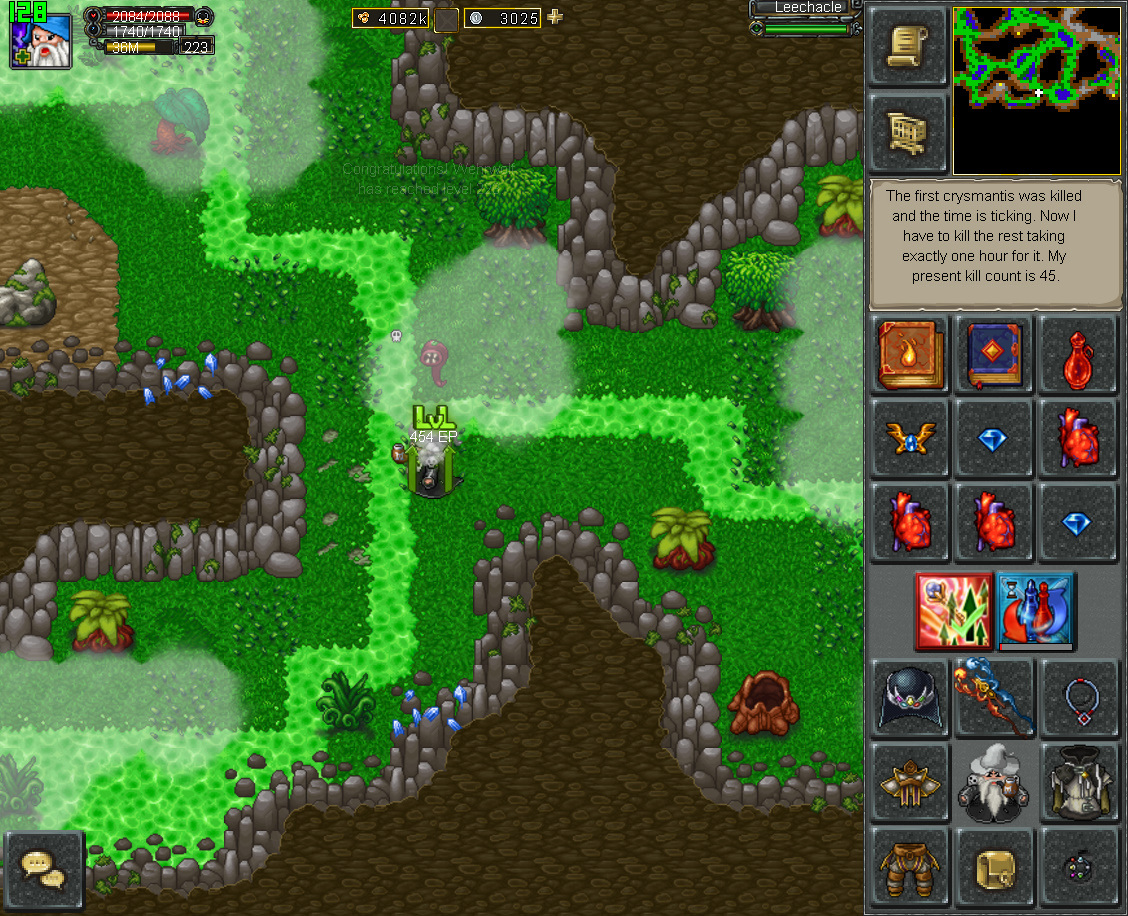Open the blue spellbook with red gem
This screenshot has height=916, width=1128.
click(993, 355)
